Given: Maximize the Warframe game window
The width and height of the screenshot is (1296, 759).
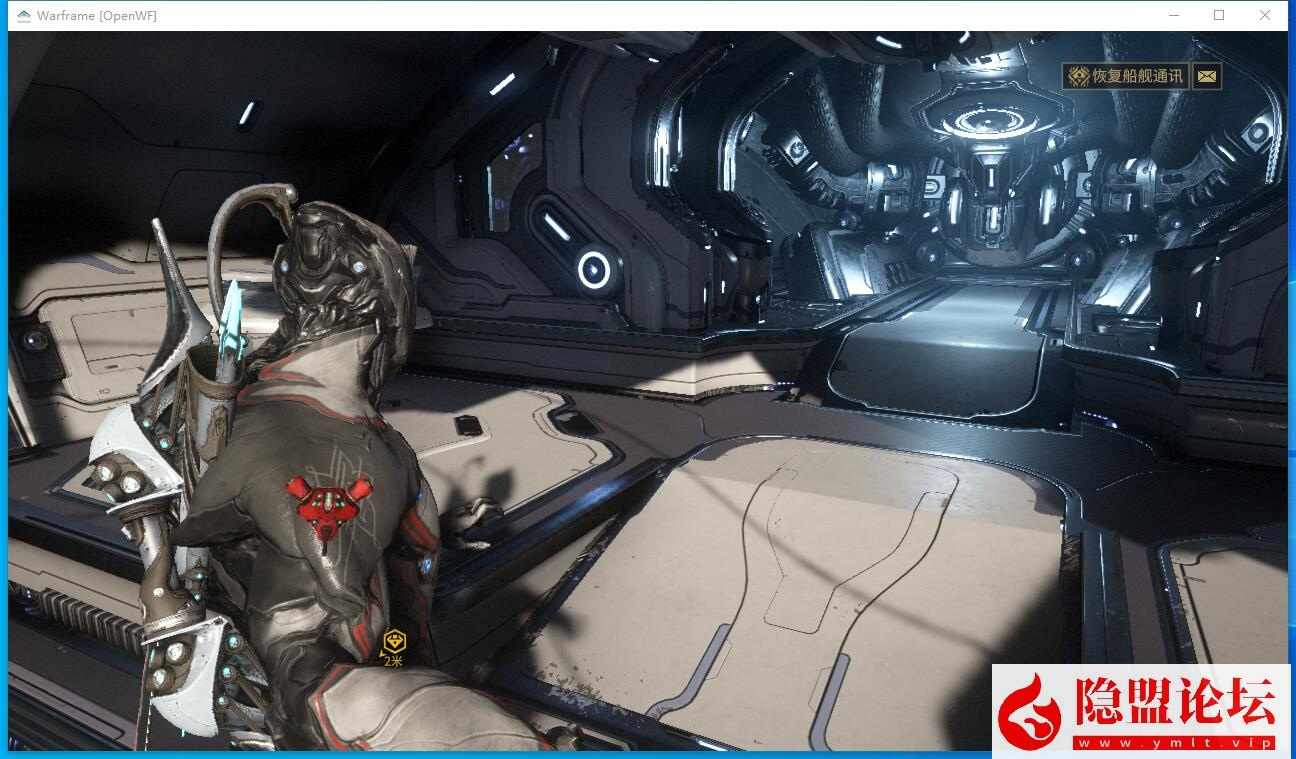Looking at the screenshot, I should pos(1218,15).
